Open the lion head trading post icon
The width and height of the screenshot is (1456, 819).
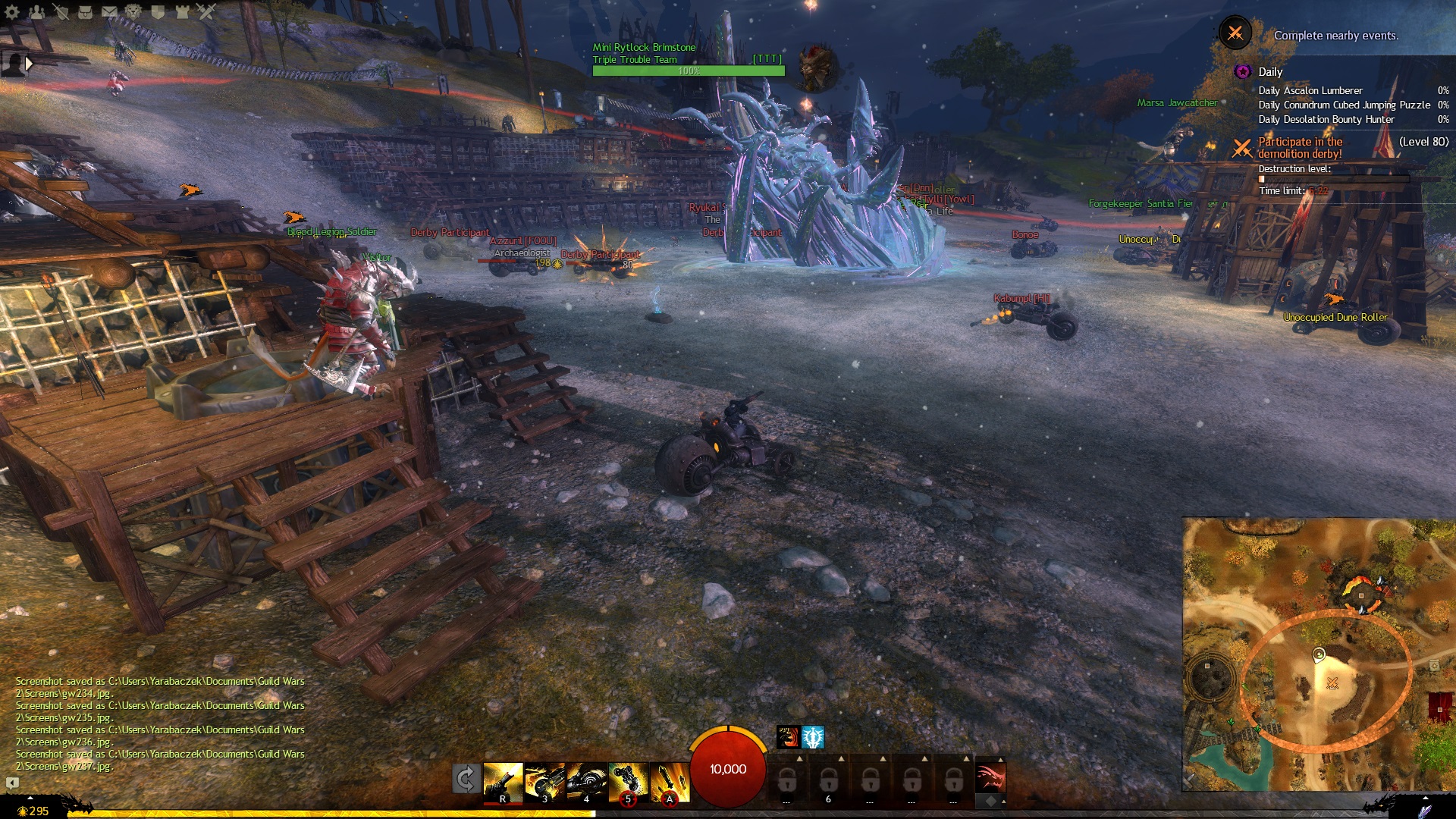(x=133, y=11)
